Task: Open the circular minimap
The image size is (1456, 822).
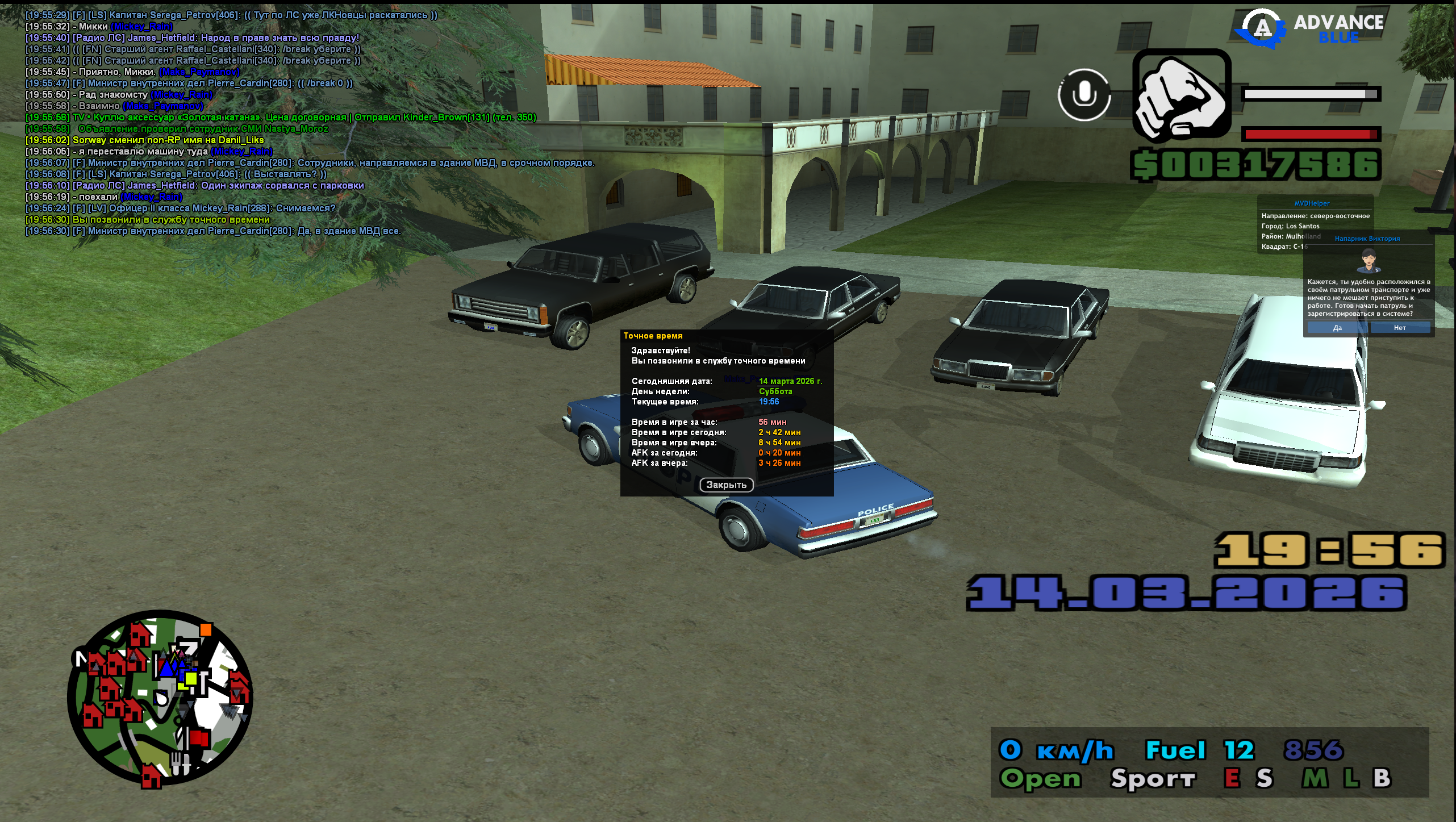Action: point(160,698)
